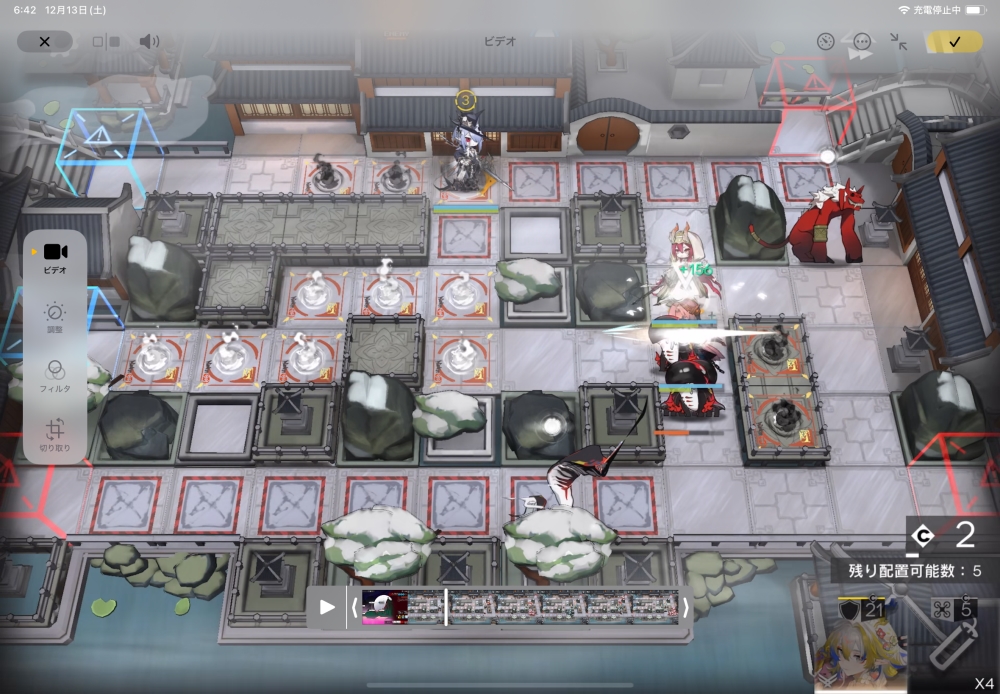
Task: Confirm the edit with the yellow checkmark
Action: tap(954, 42)
